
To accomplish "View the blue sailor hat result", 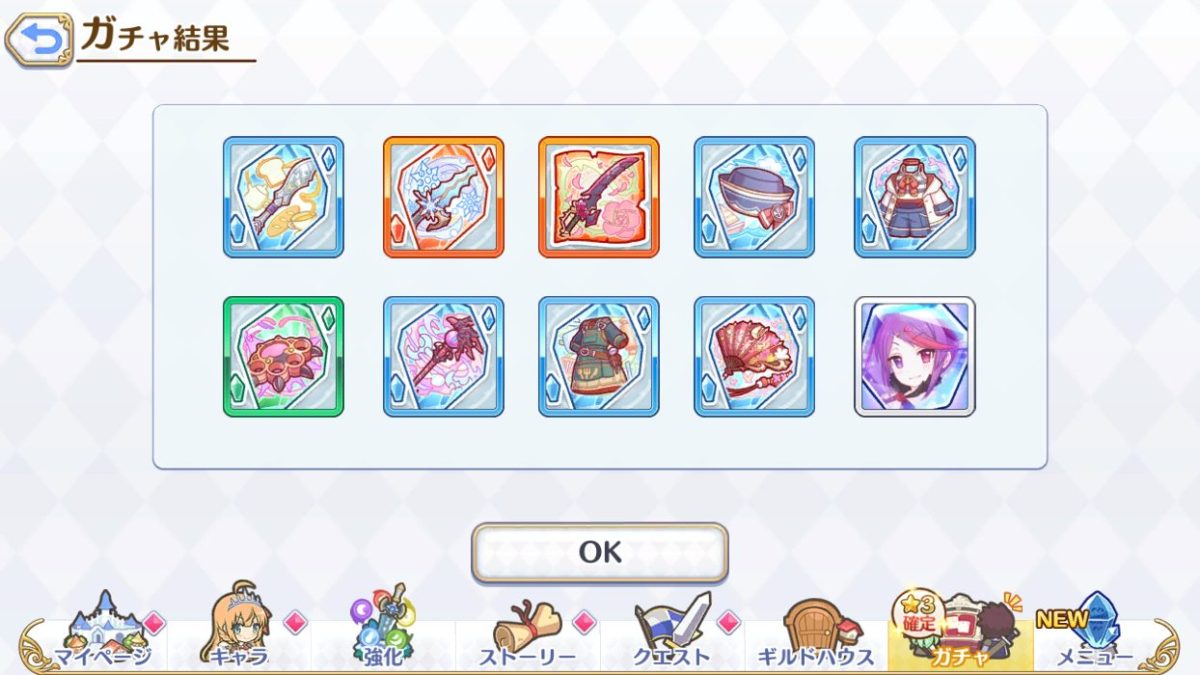I will coord(754,197).
